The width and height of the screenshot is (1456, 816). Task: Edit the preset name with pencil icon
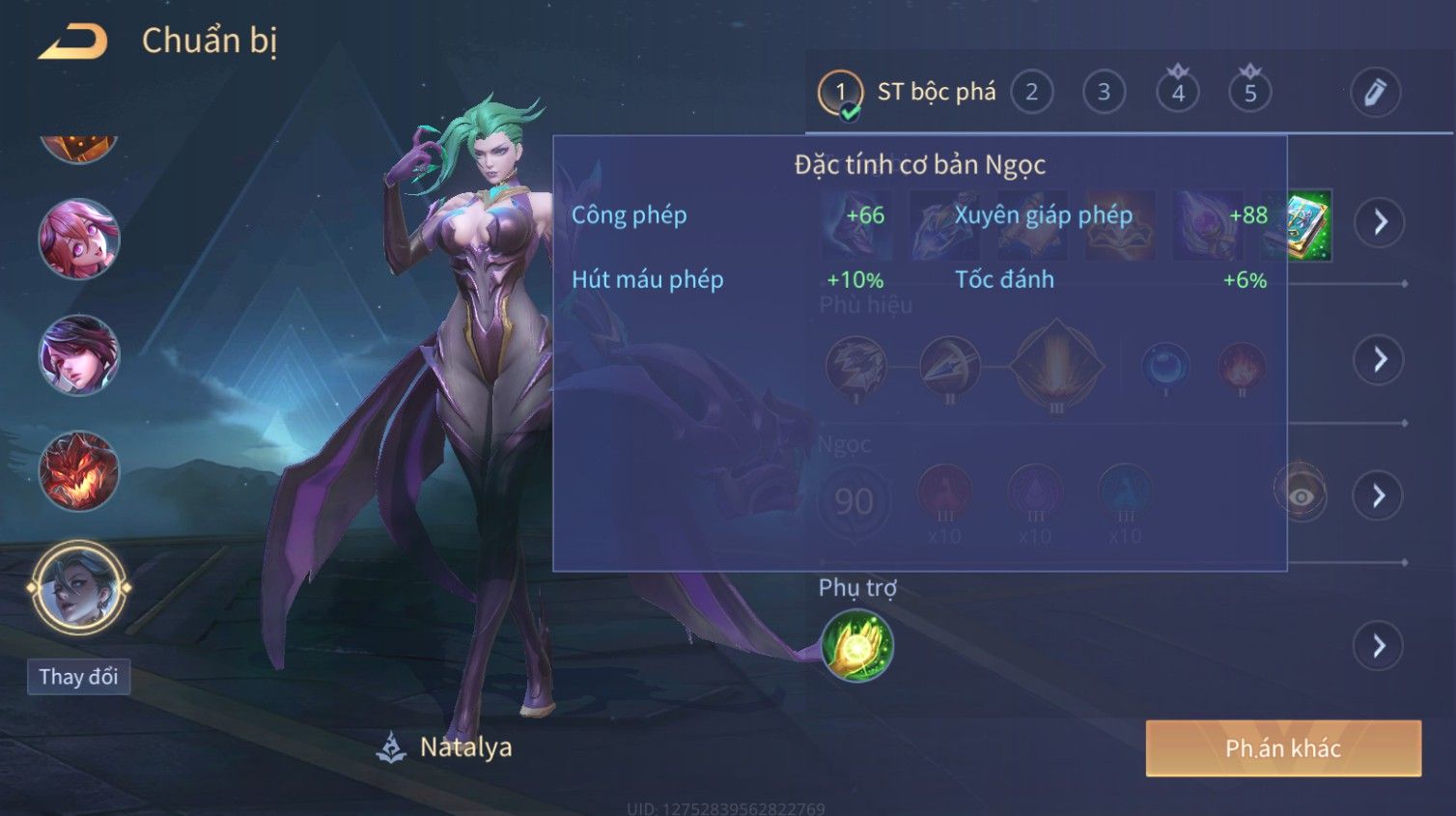(x=1374, y=93)
